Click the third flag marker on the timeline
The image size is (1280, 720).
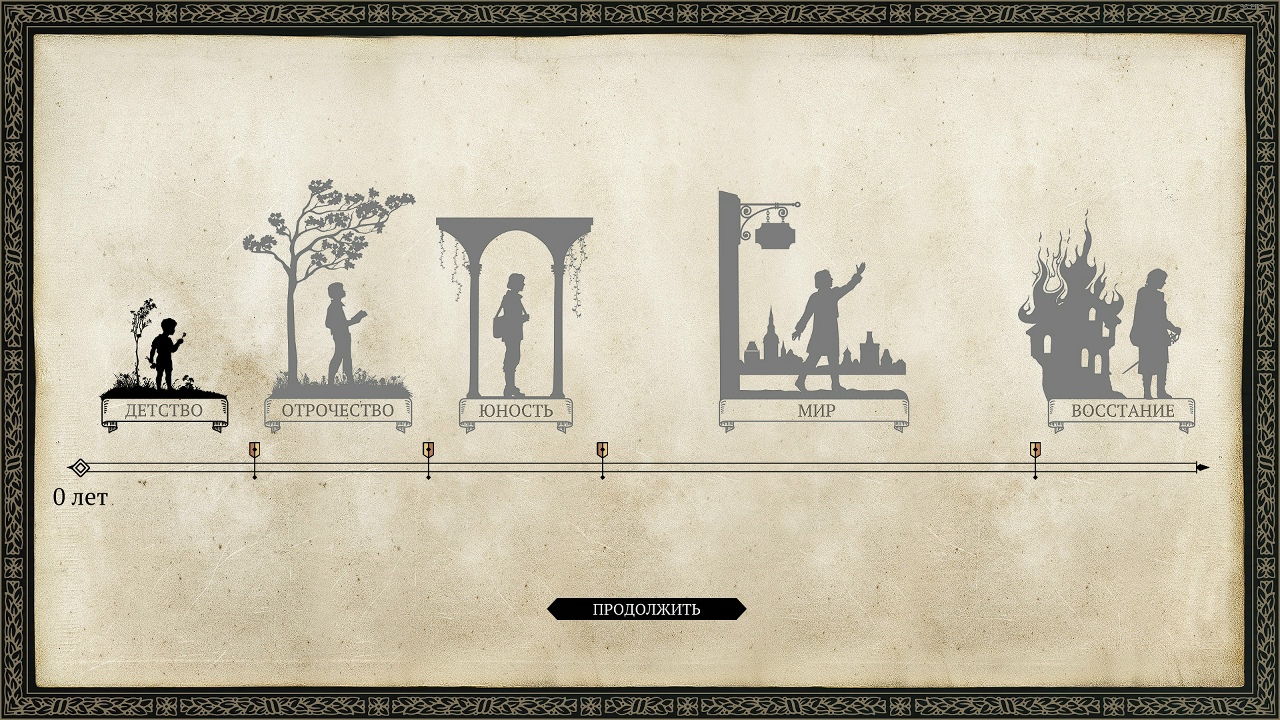[x=602, y=451]
